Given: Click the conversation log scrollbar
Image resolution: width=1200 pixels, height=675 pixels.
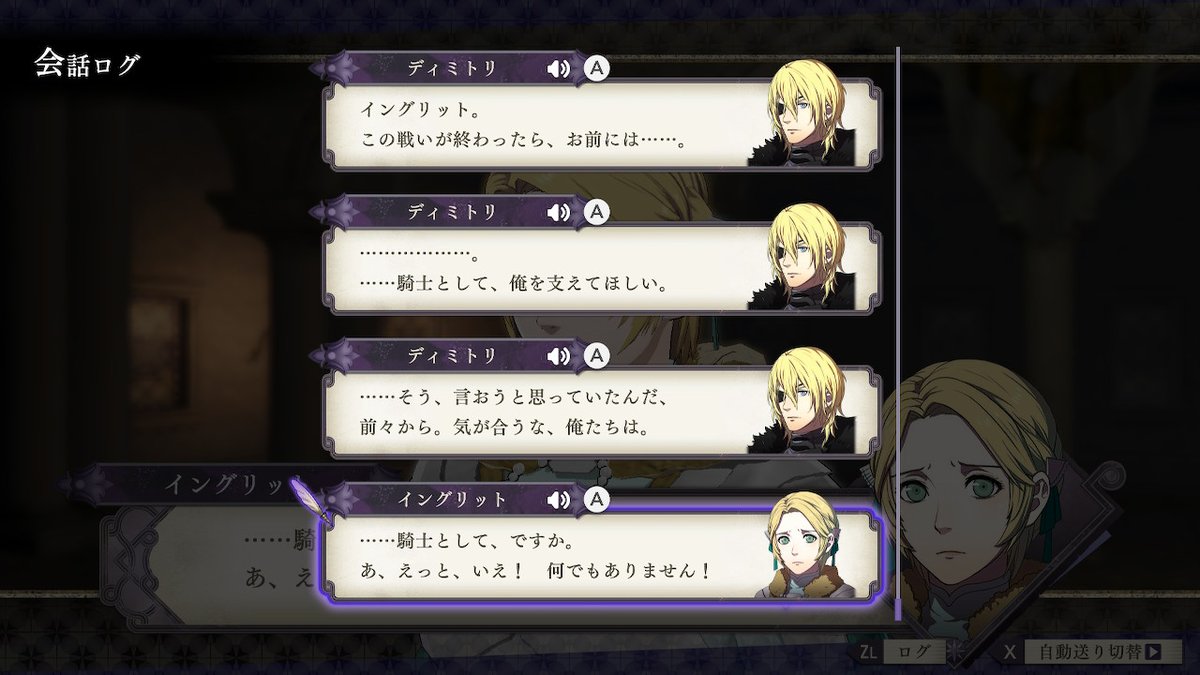Looking at the screenshot, I should point(898,330).
